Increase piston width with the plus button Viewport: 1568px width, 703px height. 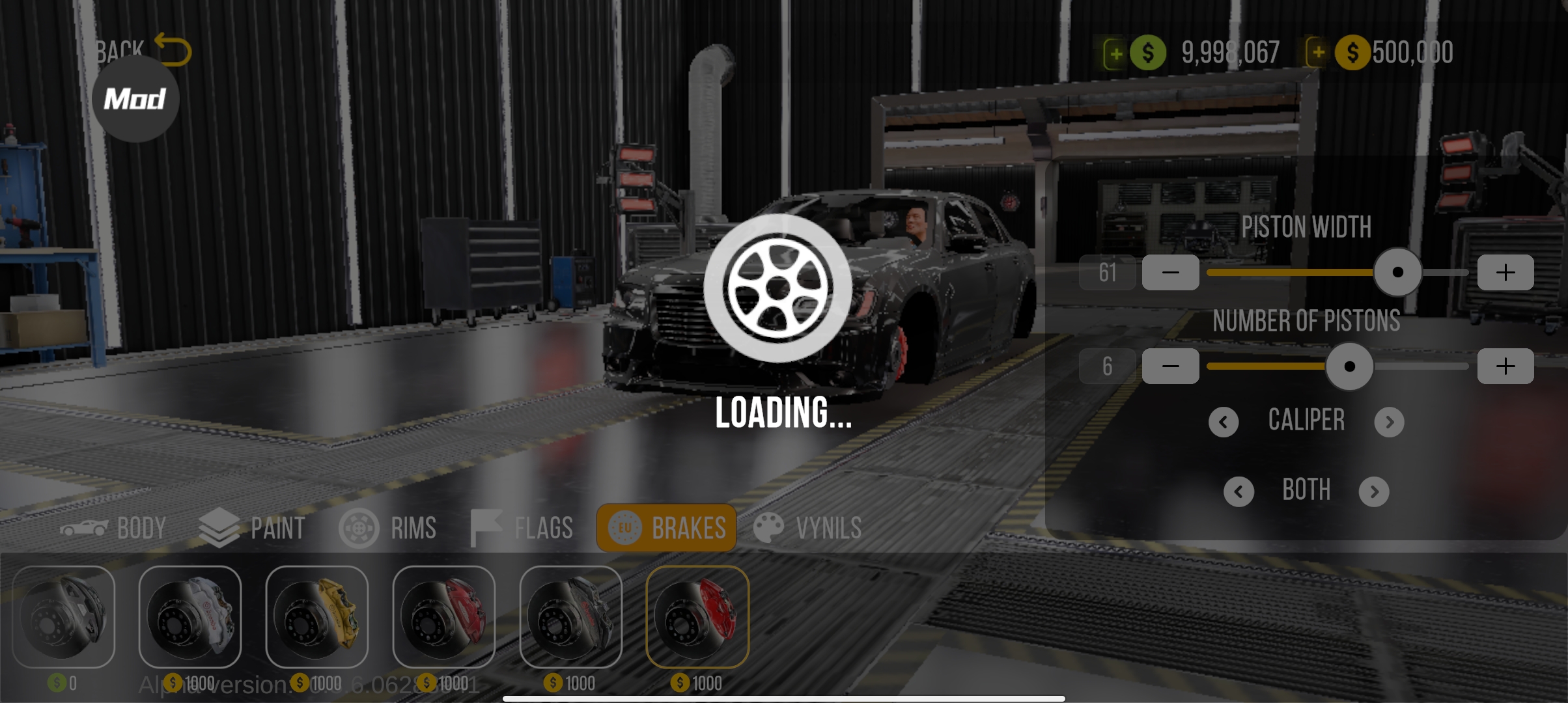click(1505, 272)
